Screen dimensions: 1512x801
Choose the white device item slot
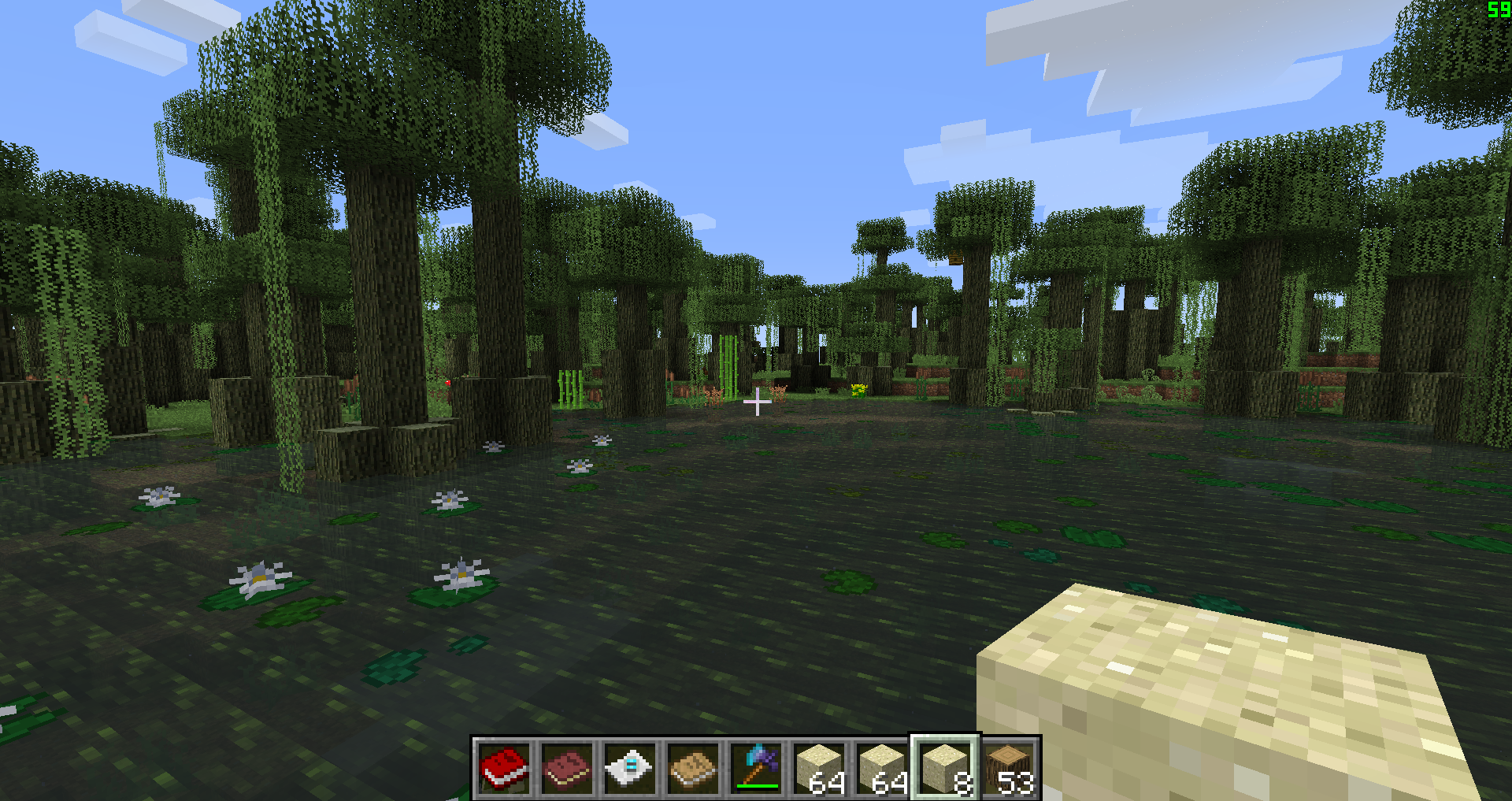[630, 768]
